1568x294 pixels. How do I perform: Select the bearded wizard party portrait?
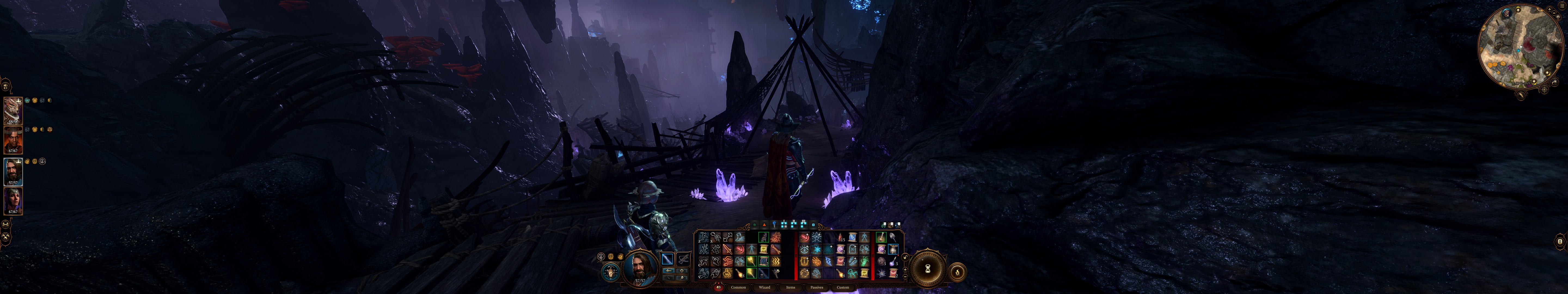pos(13,172)
